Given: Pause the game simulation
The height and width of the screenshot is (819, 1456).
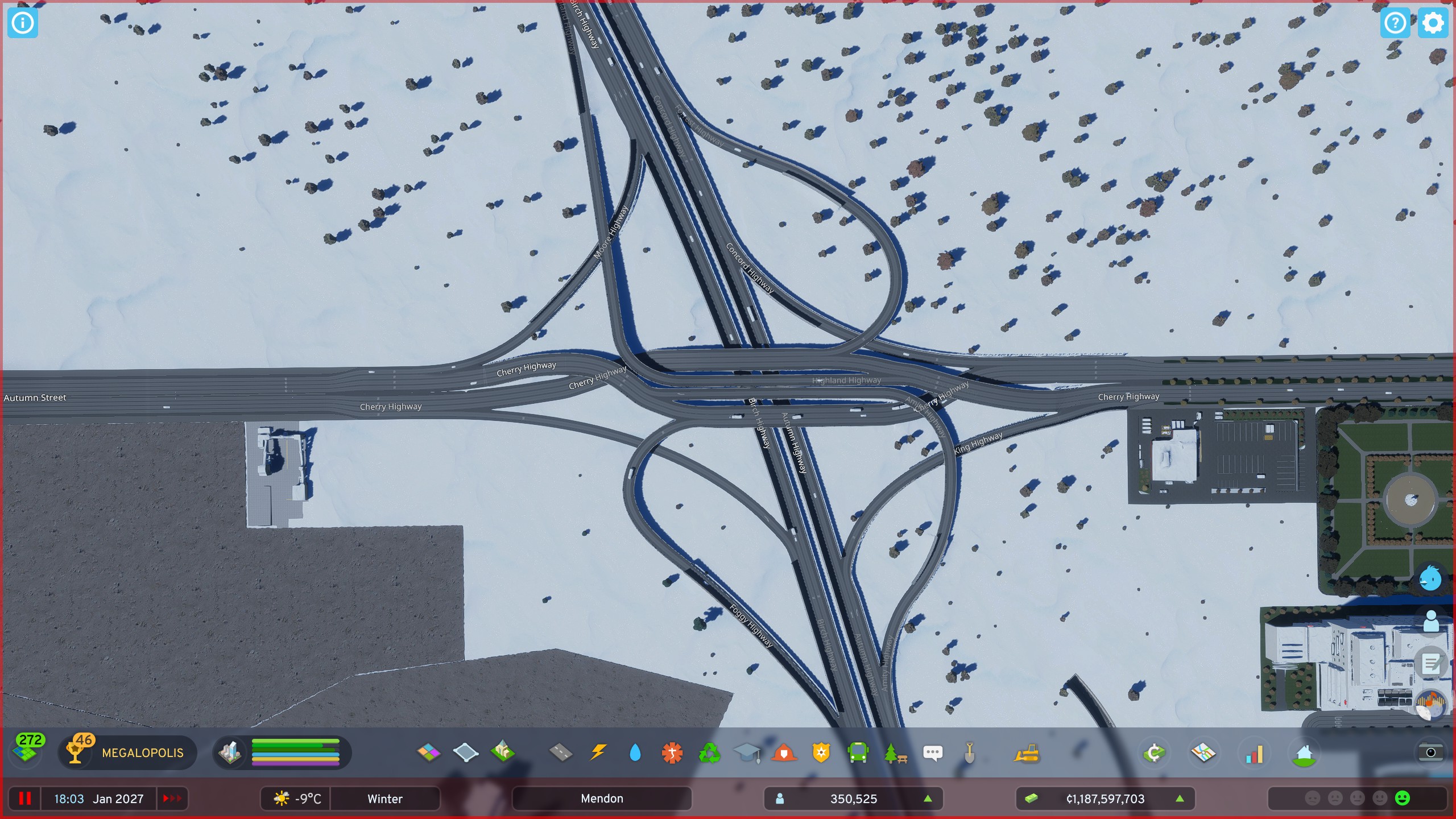Looking at the screenshot, I should (24, 799).
